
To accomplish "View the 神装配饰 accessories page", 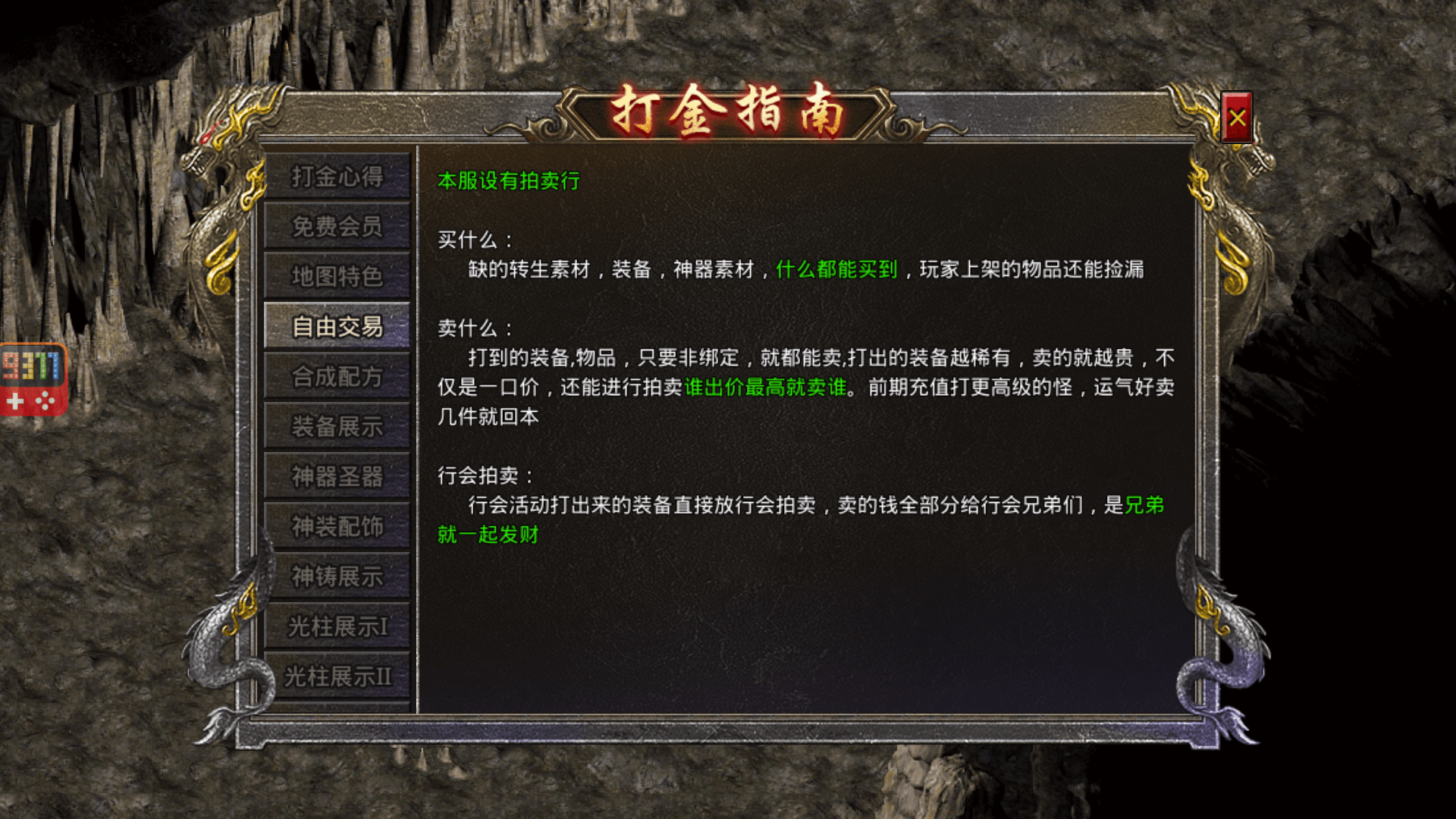I will click(337, 525).
